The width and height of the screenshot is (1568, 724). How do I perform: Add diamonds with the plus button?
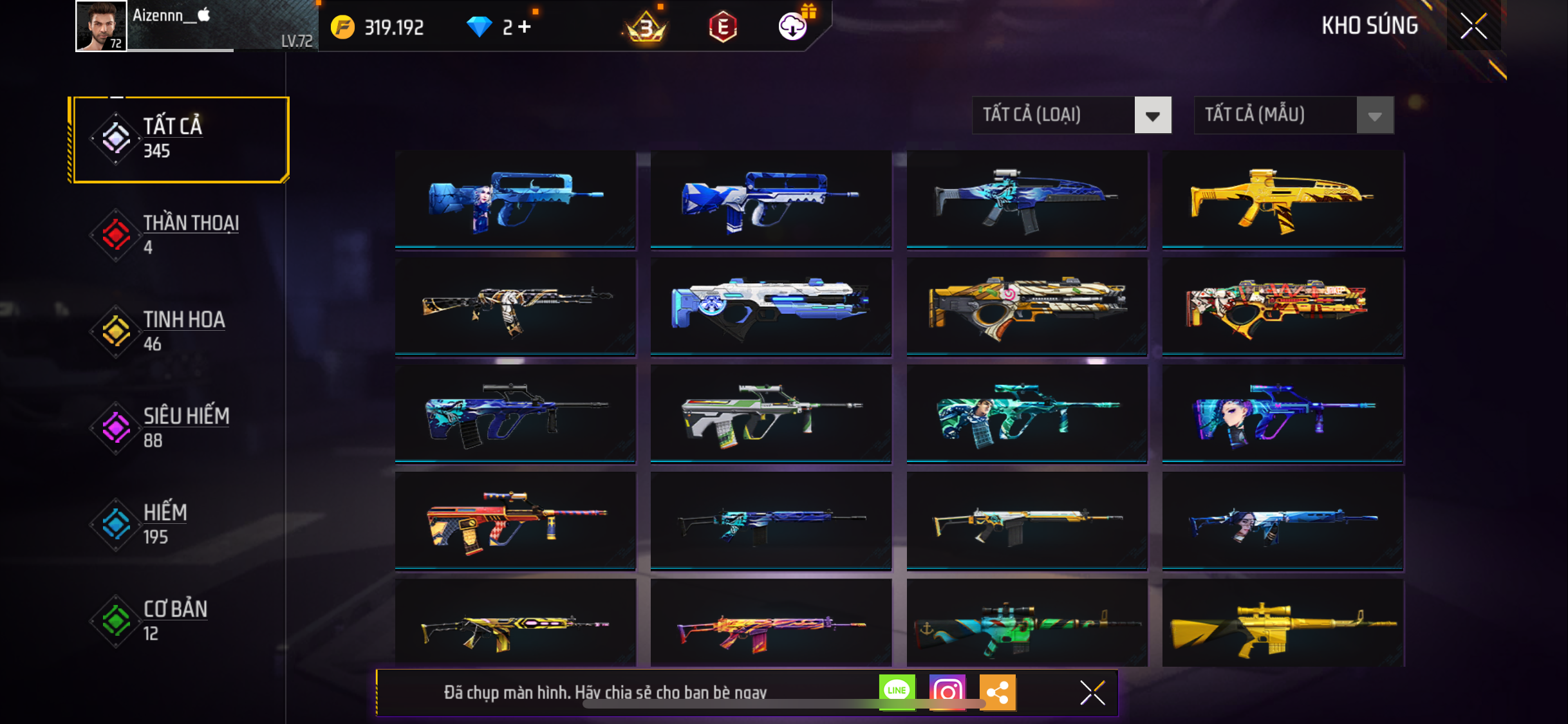click(x=525, y=27)
